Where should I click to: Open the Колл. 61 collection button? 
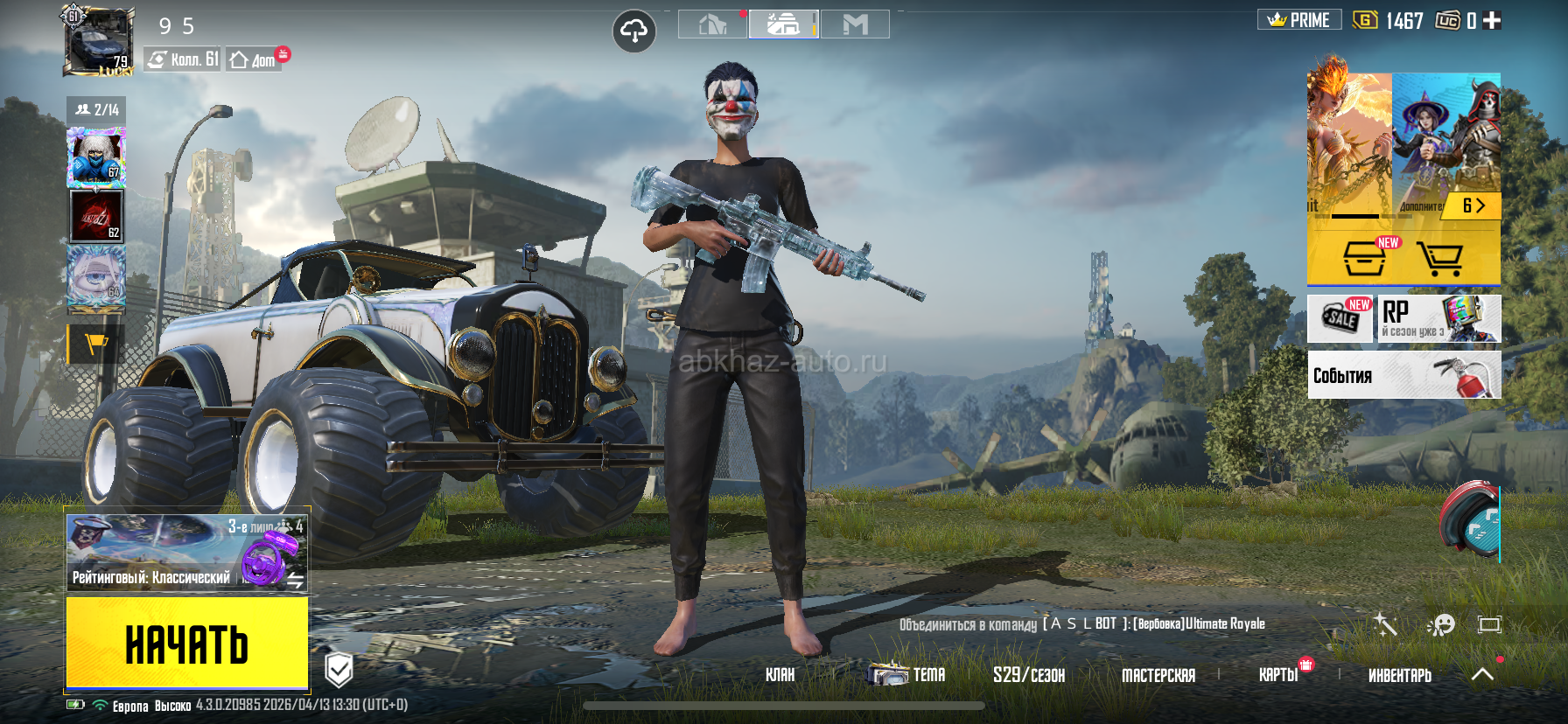(183, 59)
